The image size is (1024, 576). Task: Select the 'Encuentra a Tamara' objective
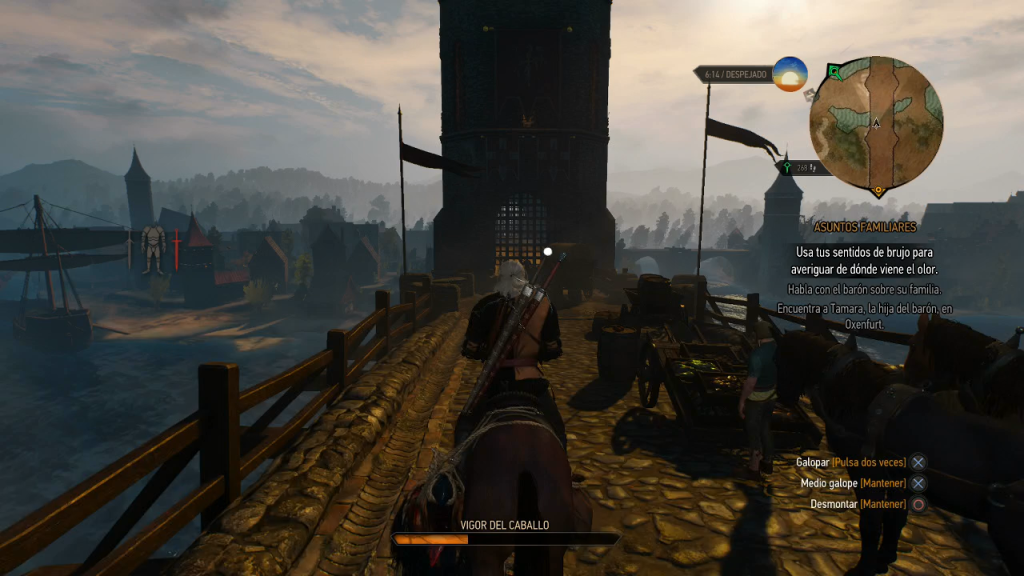[867, 316]
